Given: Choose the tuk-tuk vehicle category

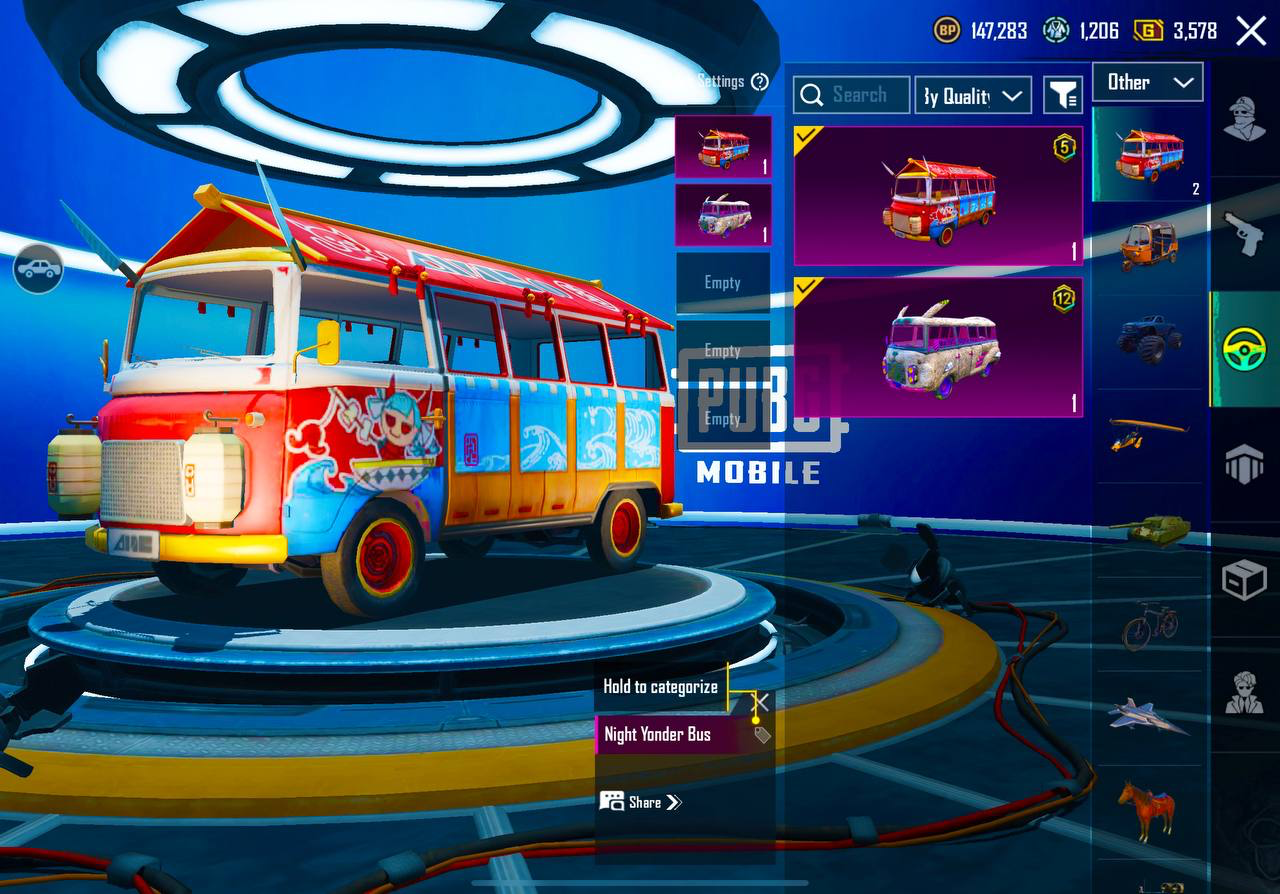Looking at the screenshot, I should [x=1149, y=245].
